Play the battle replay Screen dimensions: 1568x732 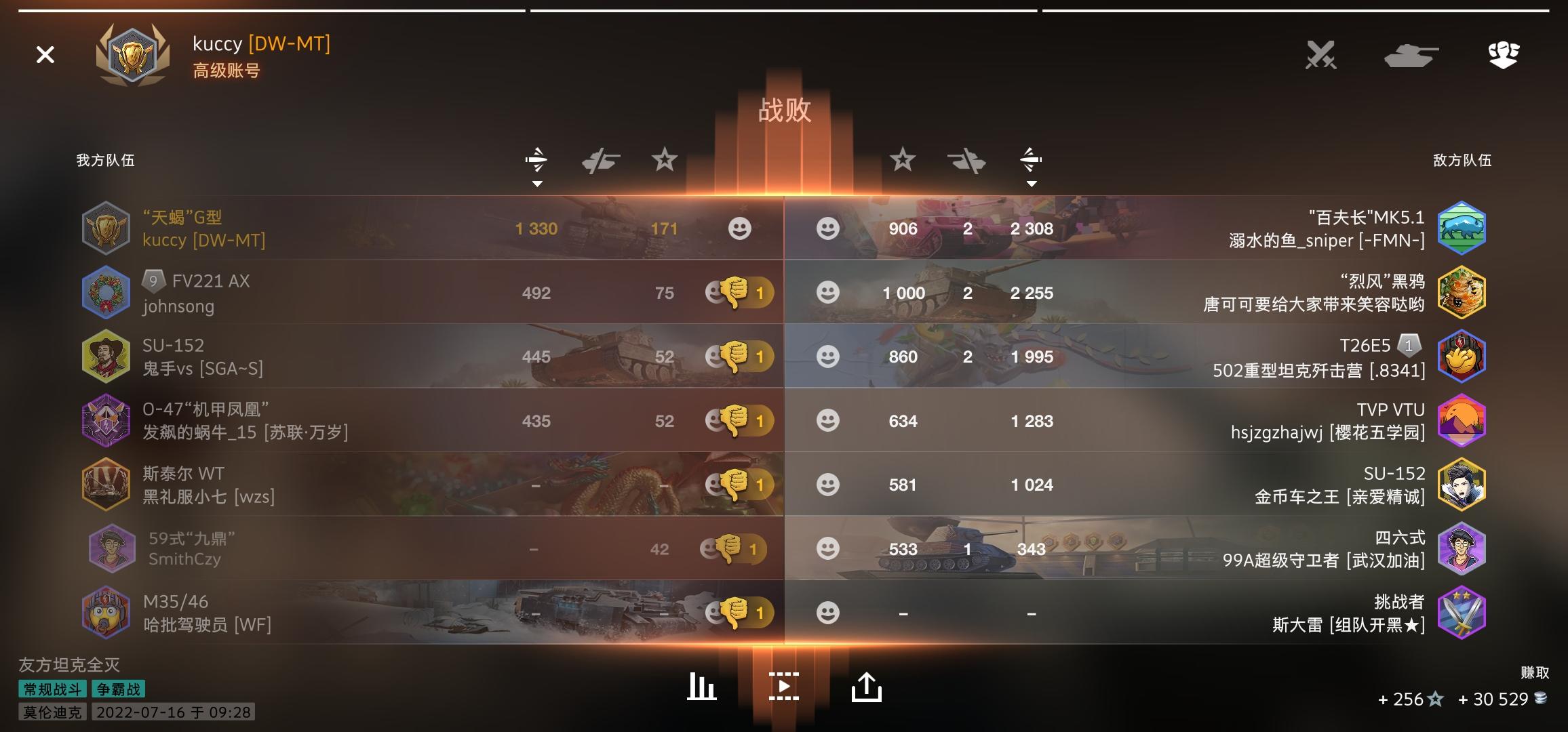784,686
